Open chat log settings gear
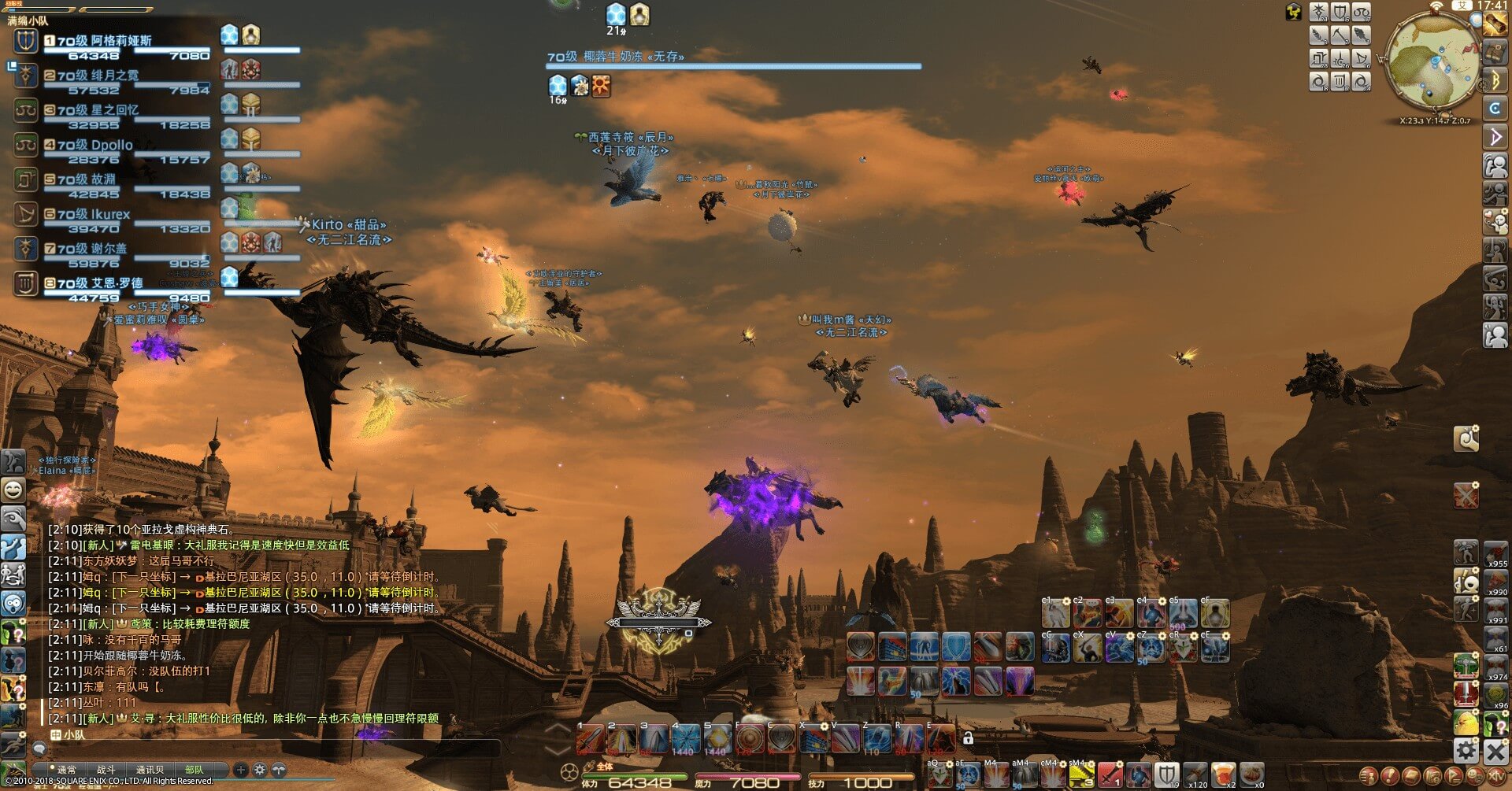The image size is (1512, 791). coord(260,770)
